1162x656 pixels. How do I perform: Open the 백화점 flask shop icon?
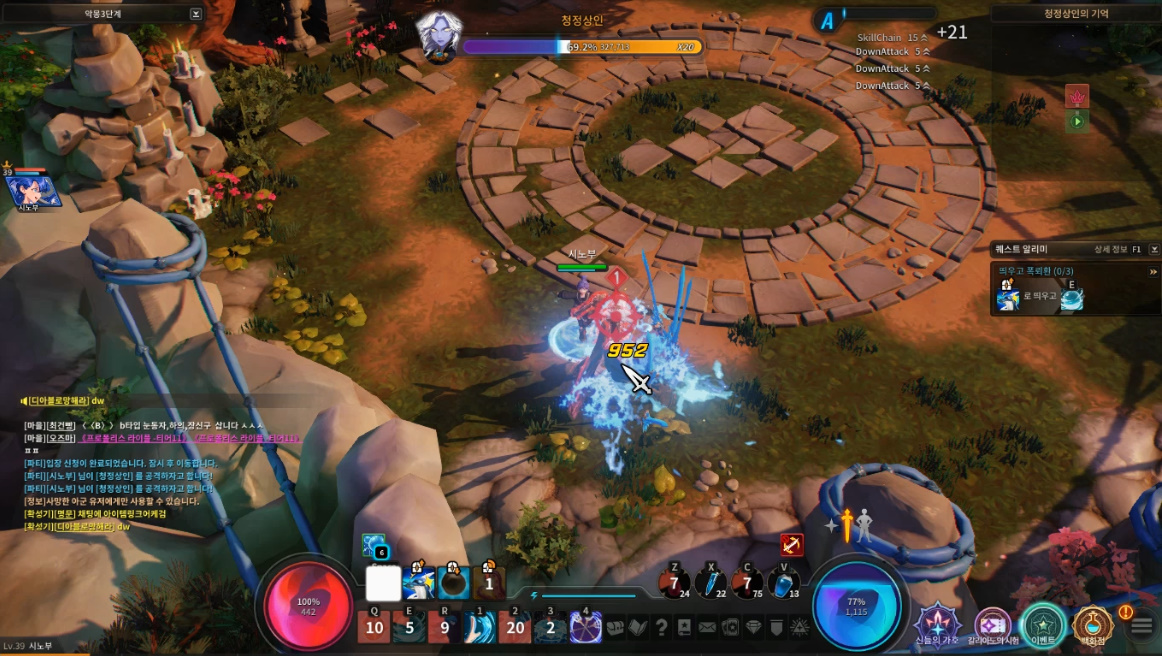(1091, 625)
